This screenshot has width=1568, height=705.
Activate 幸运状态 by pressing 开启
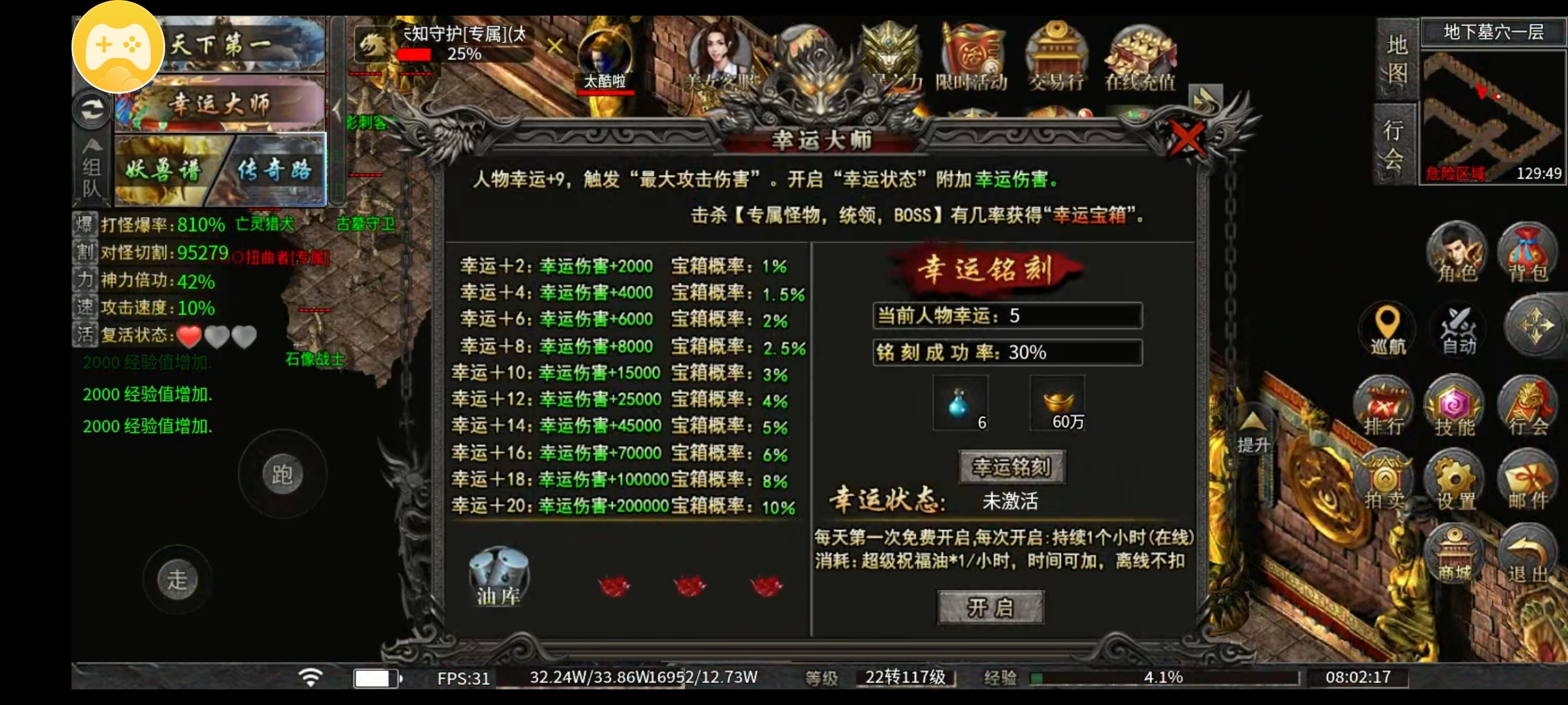(x=991, y=607)
